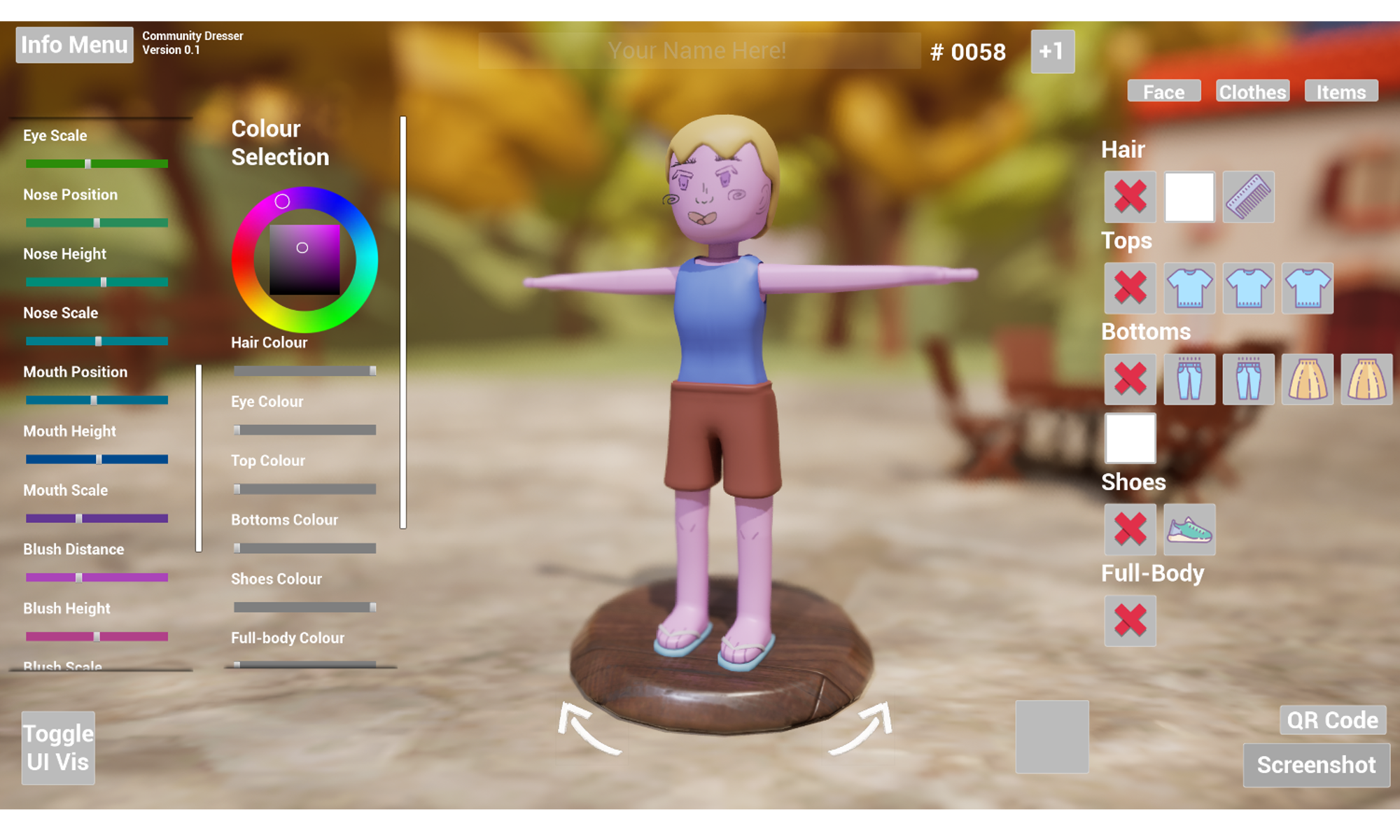Remove bottoms using Bottoms red X
This screenshot has height=840, width=1400.
click(x=1130, y=379)
